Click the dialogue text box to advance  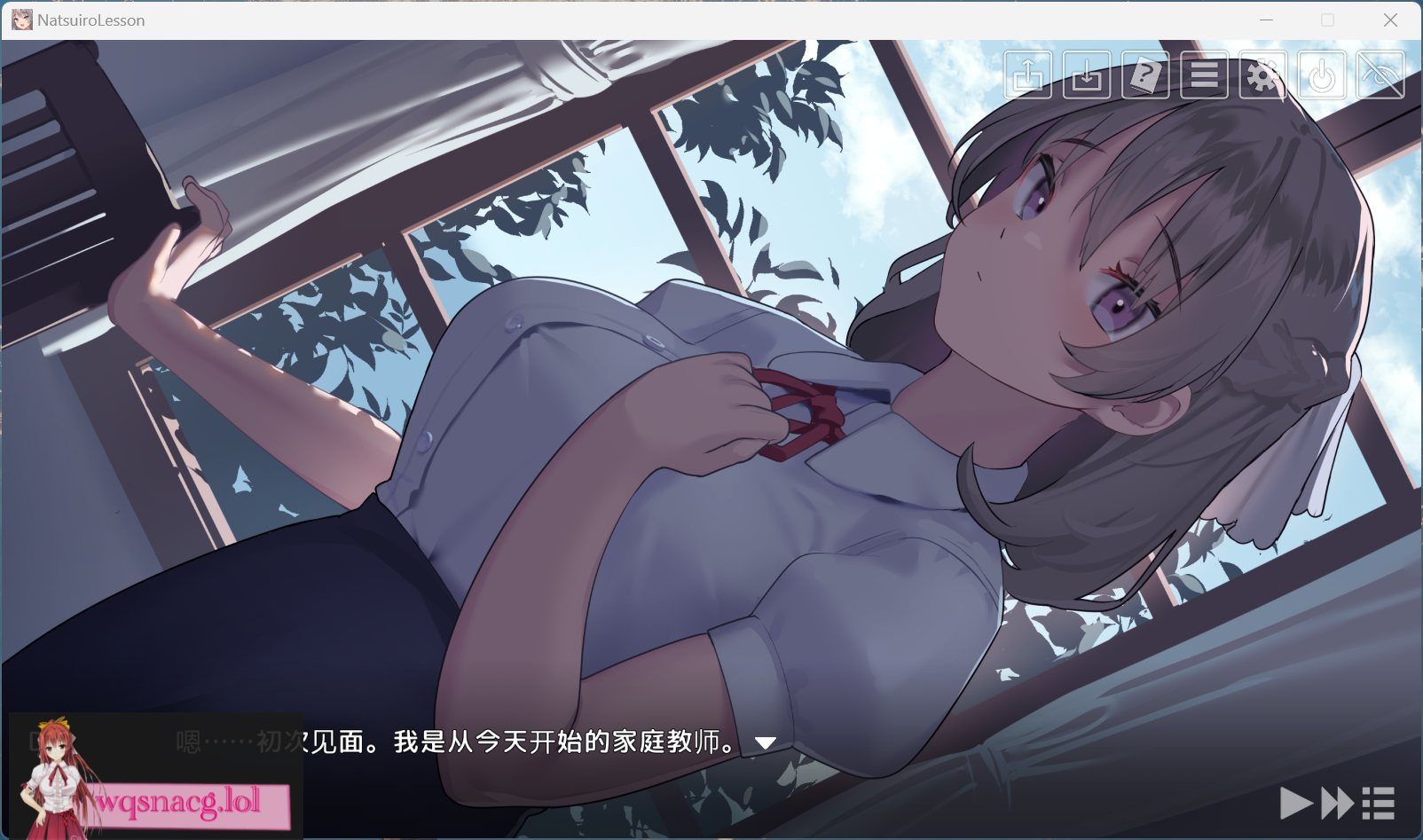tap(532, 744)
